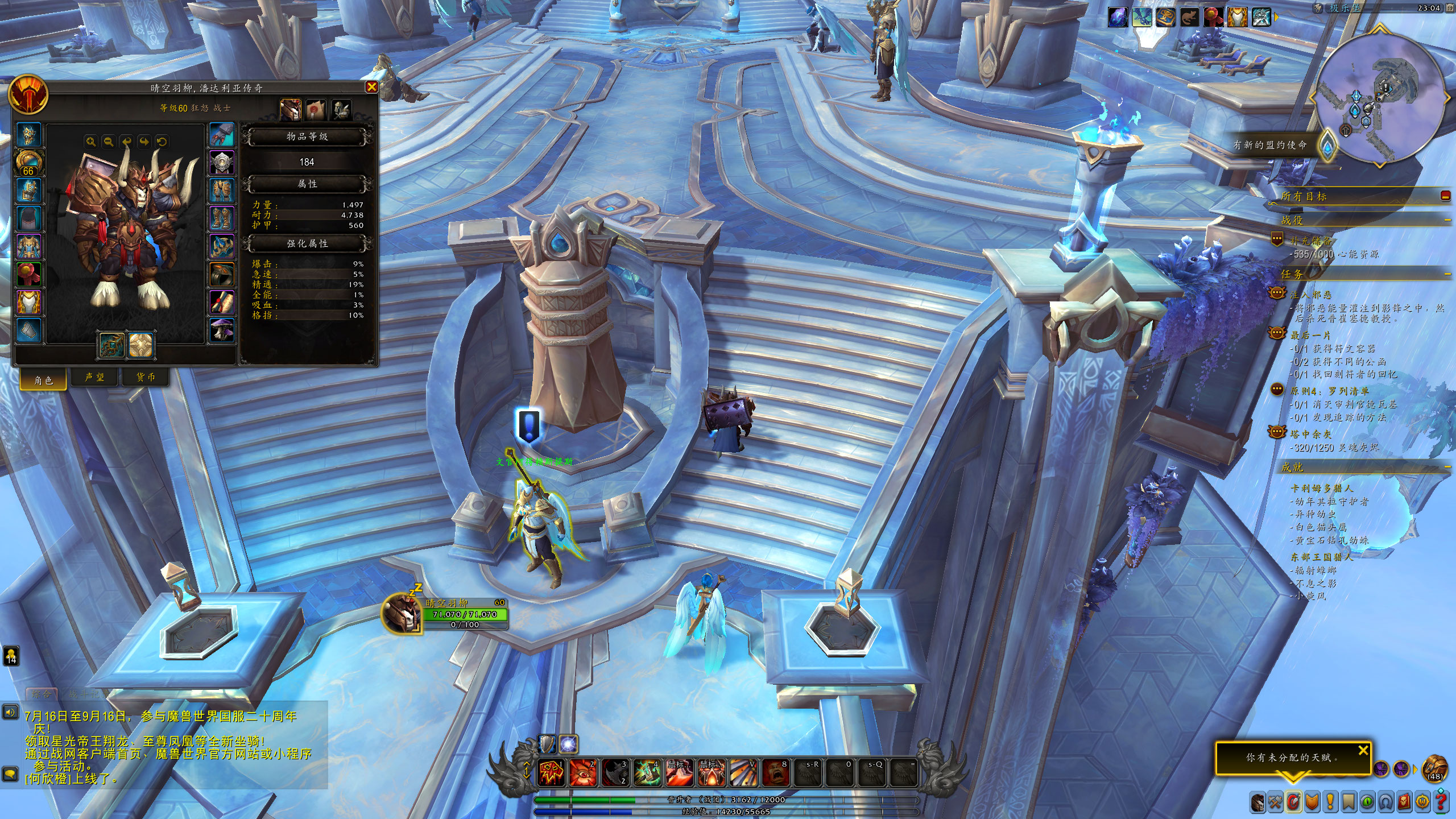The image size is (1456, 819).
Task: Zoom in on the character model preview
Action: pyautogui.click(x=90, y=142)
